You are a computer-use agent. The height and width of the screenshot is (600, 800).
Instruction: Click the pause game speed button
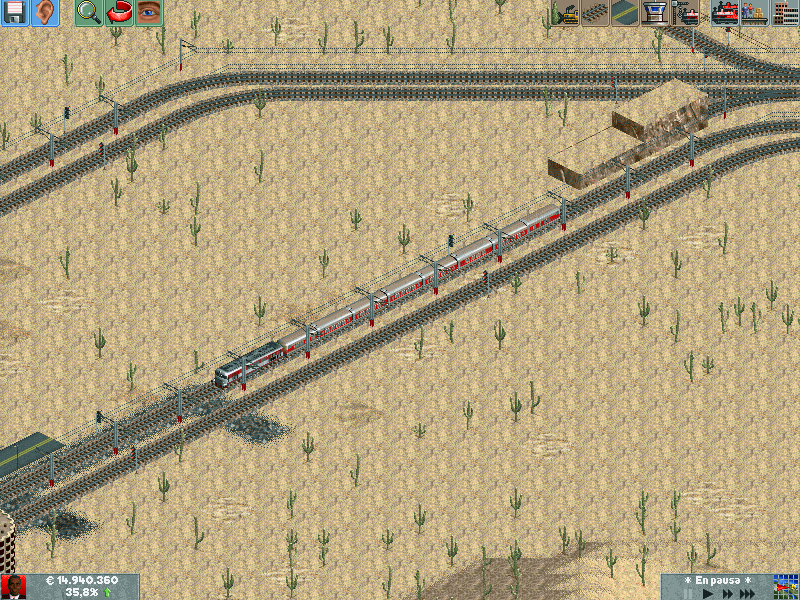pyautogui.click(x=689, y=593)
